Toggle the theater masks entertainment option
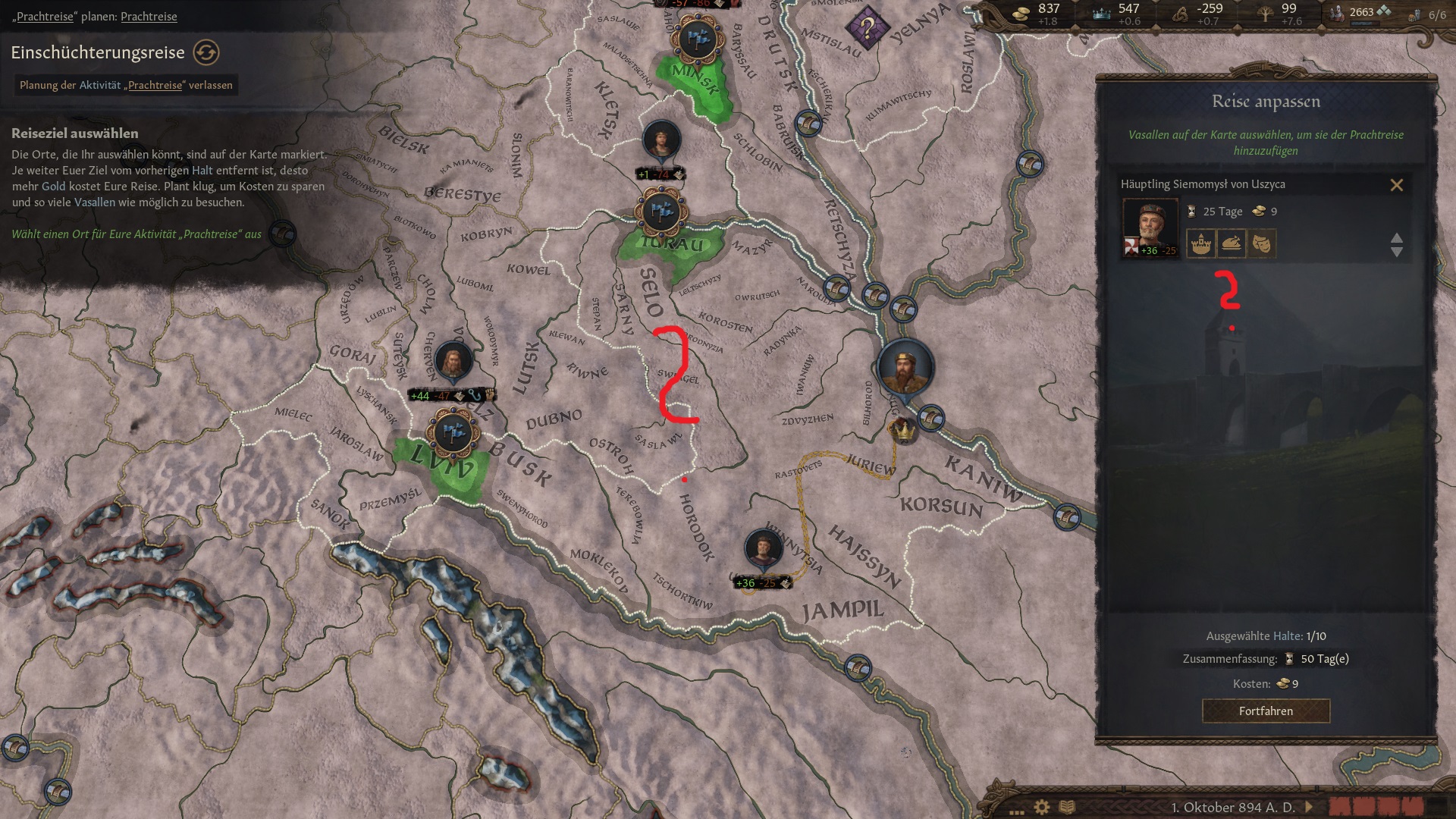Screen dimensions: 1456x819 click(1260, 243)
